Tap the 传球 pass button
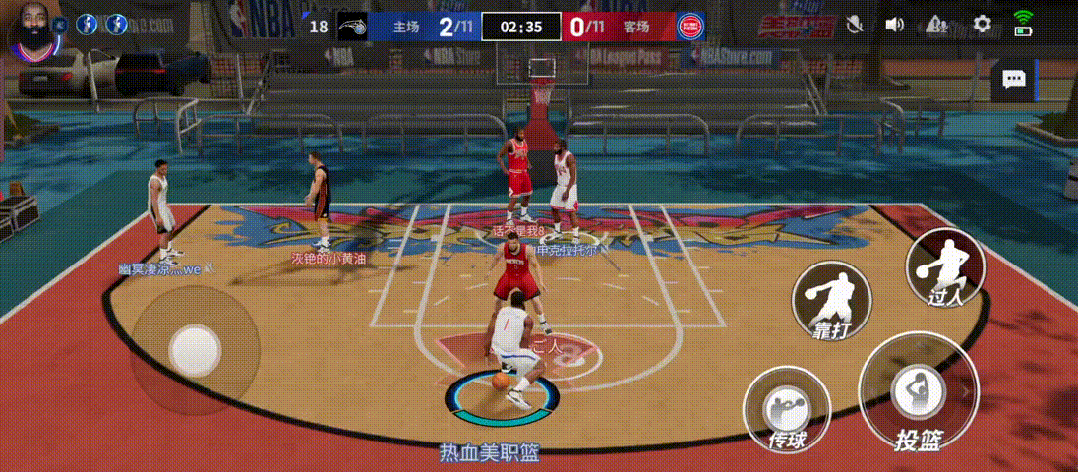The width and height of the screenshot is (1078, 472). coord(787,410)
